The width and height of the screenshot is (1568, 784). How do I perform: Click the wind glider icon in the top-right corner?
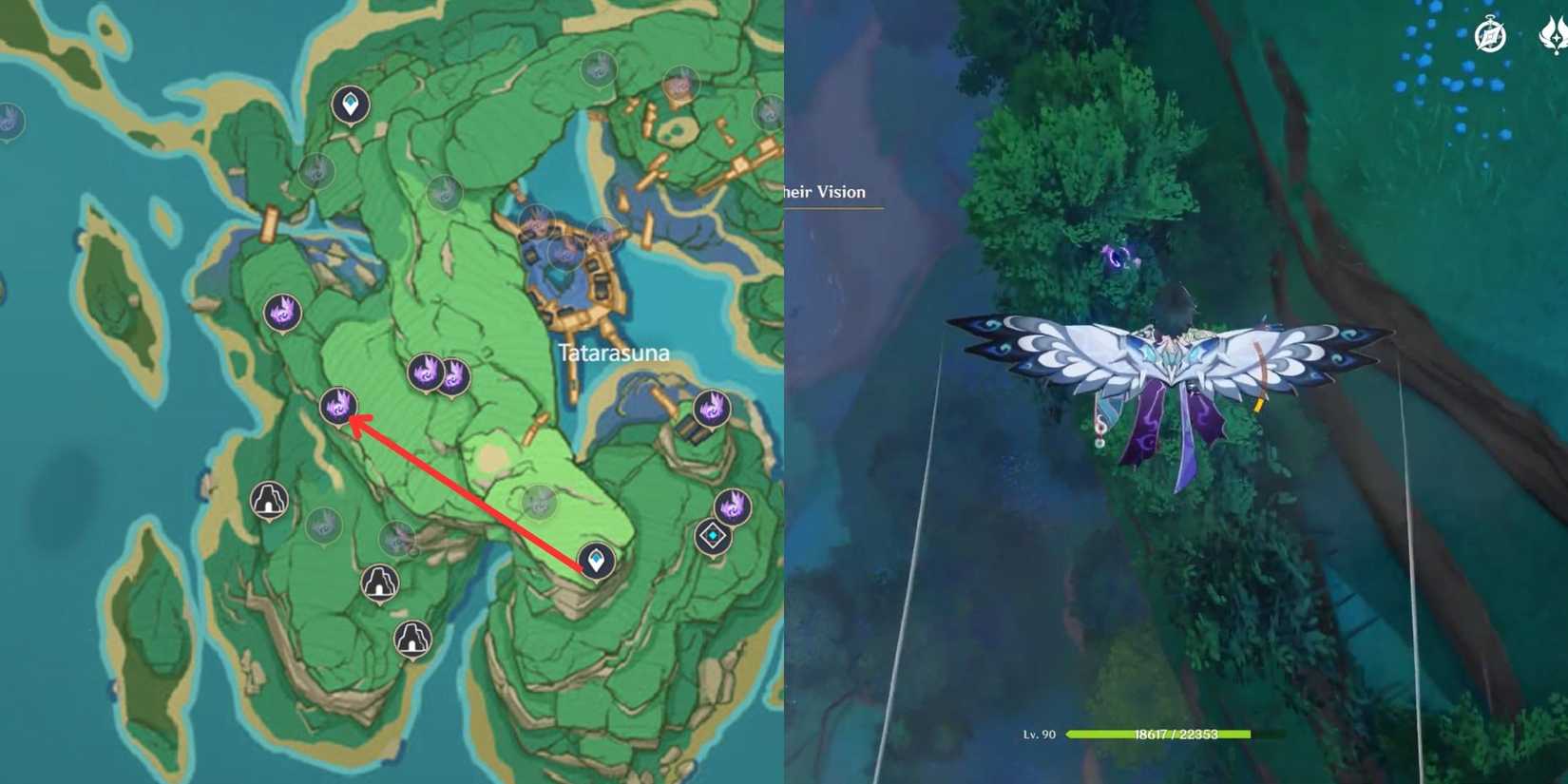(x=1555, y=35)
